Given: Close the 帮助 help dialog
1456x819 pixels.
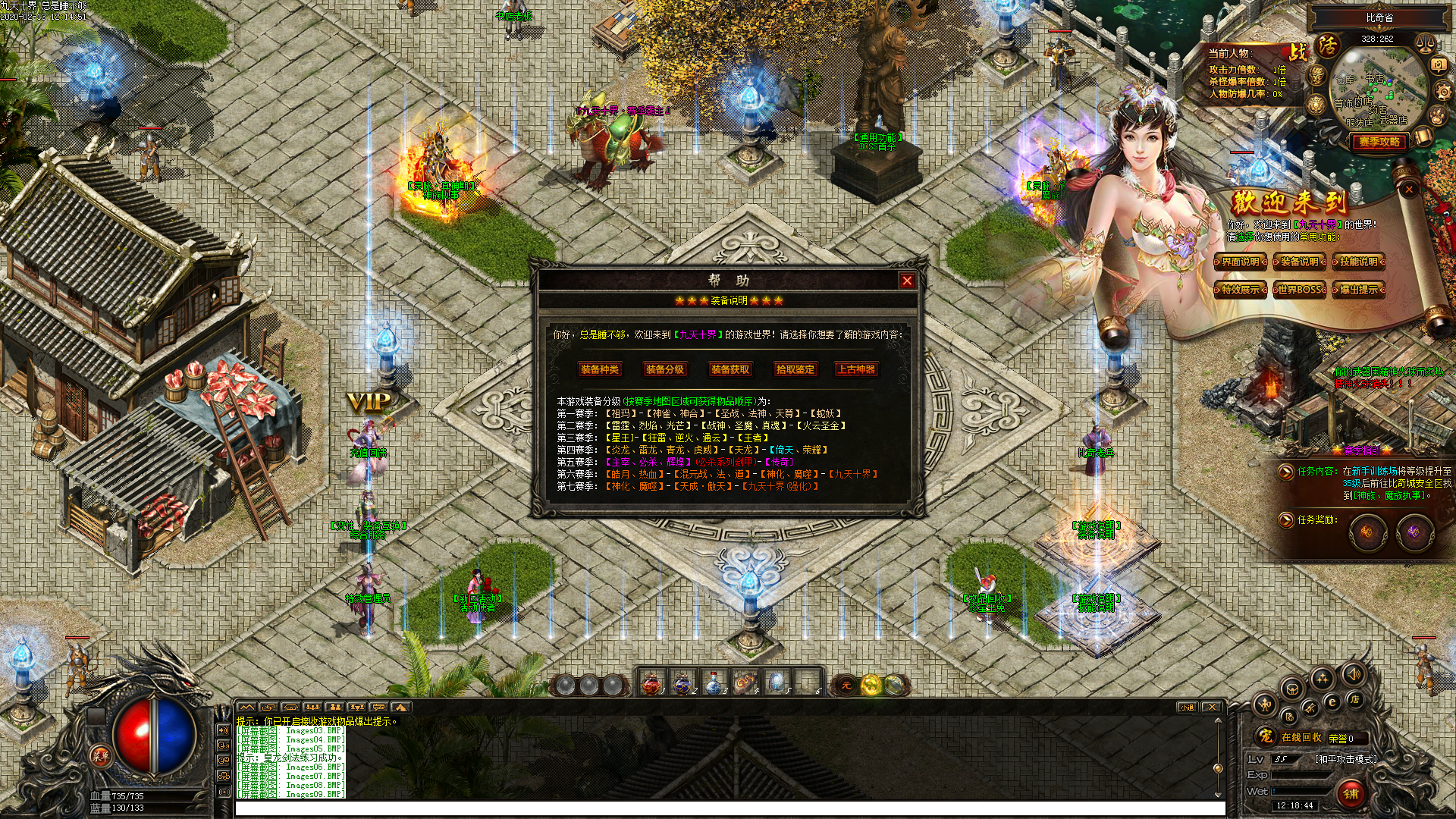Looking at the screenshot, I should (x=906, y=281).
